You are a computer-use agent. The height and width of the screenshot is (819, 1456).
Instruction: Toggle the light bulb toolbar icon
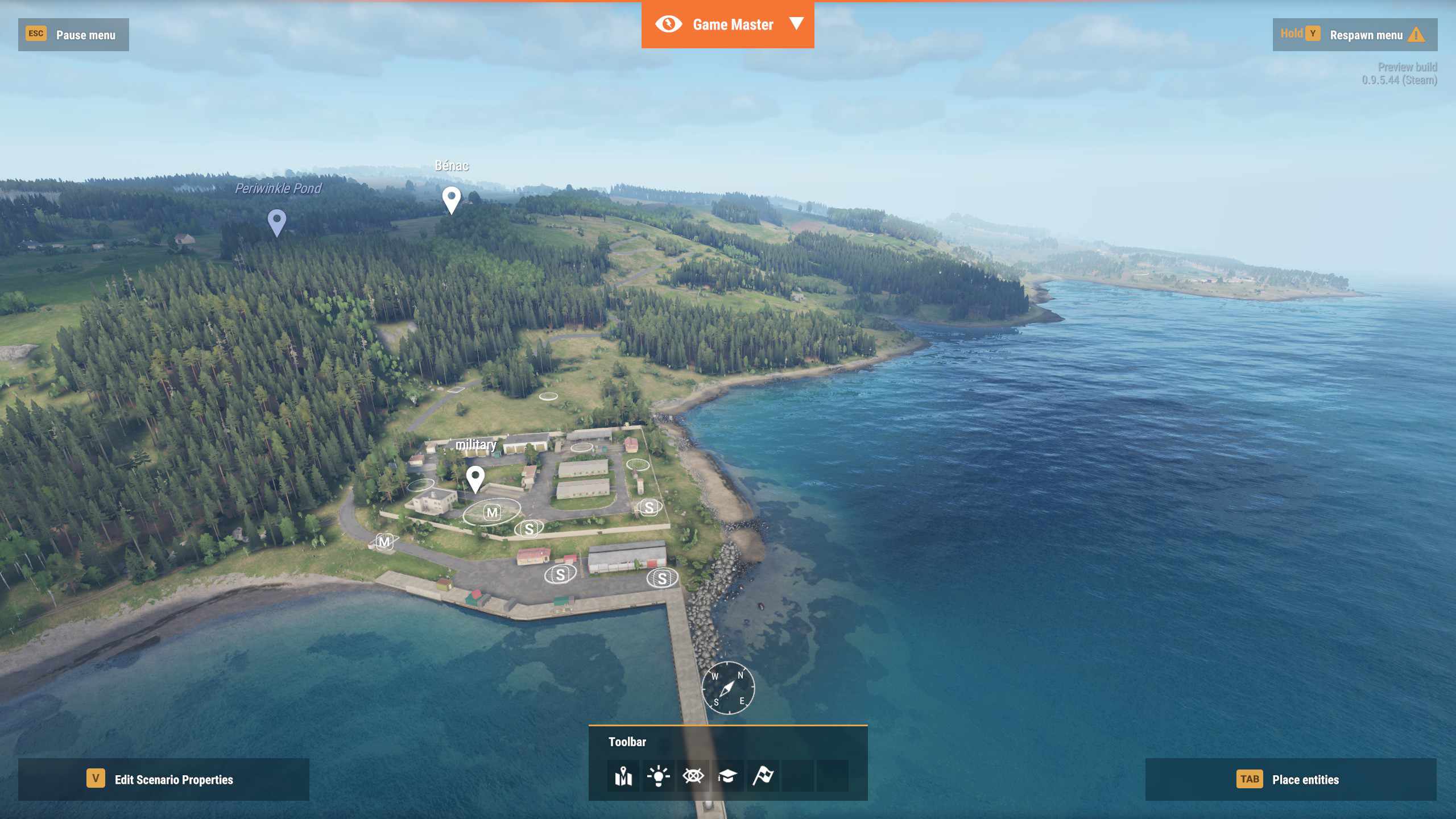click(658, 776)
